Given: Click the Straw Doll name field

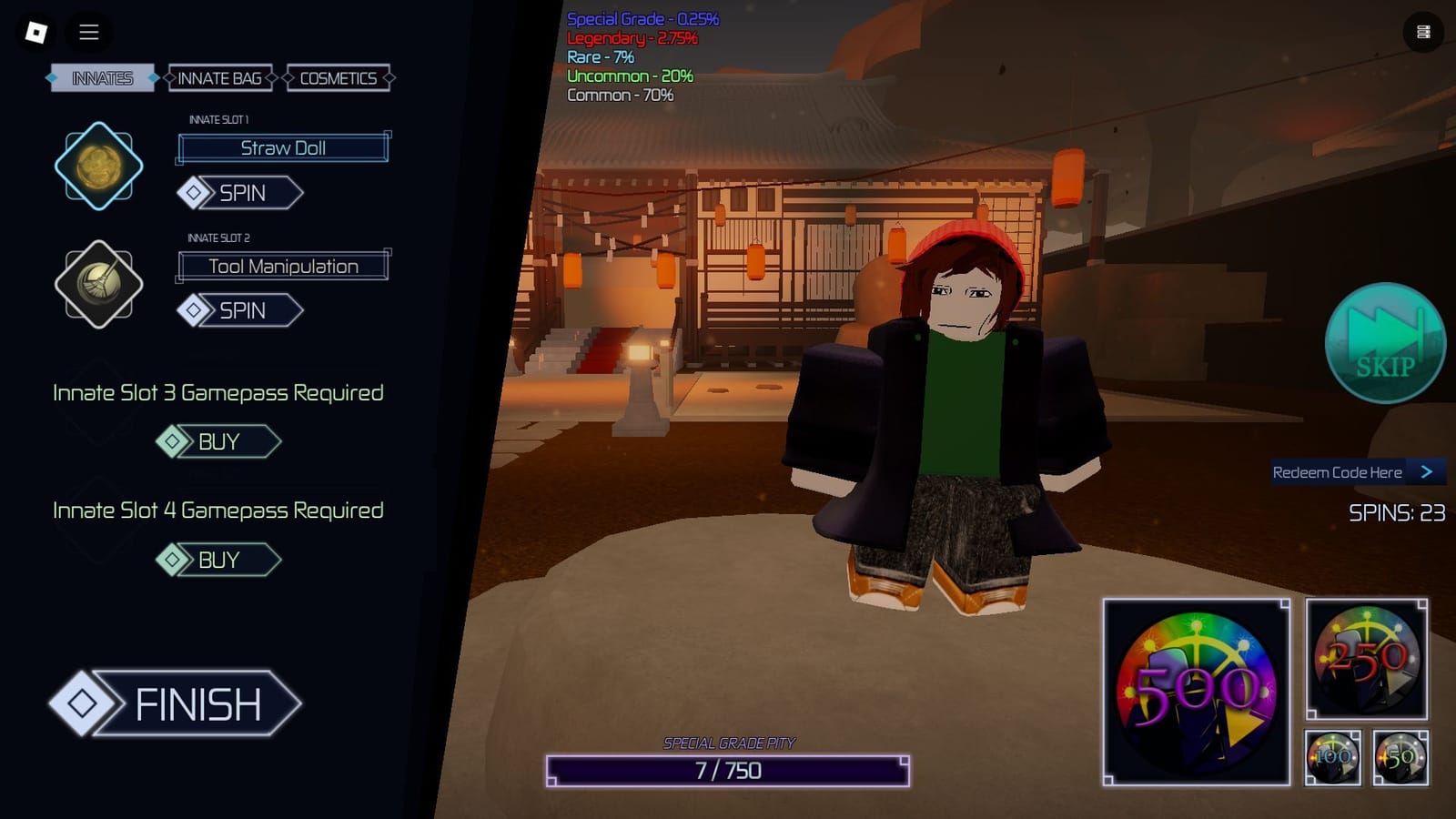Looking at the screenshot, I should coord(285,147).
